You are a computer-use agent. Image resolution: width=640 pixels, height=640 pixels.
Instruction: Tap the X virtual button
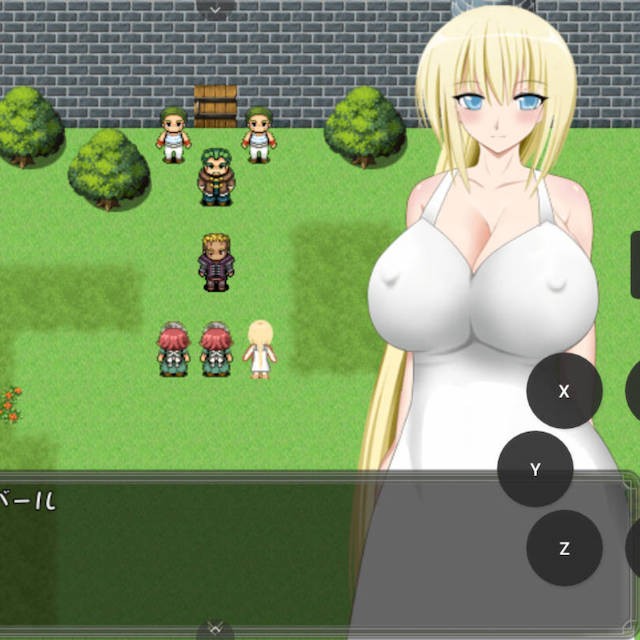pos(564,391)
